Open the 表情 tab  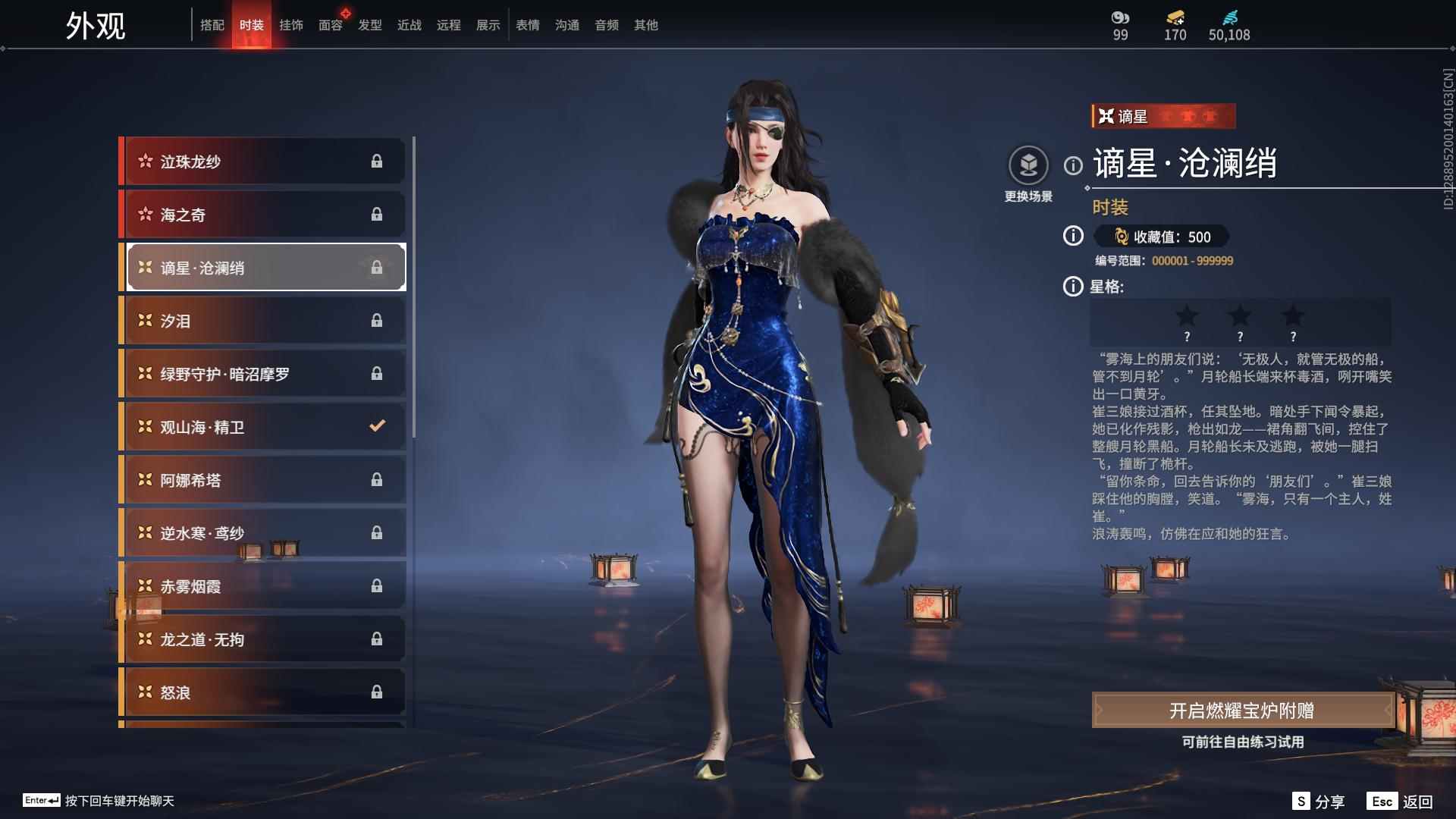click(527, 24)
